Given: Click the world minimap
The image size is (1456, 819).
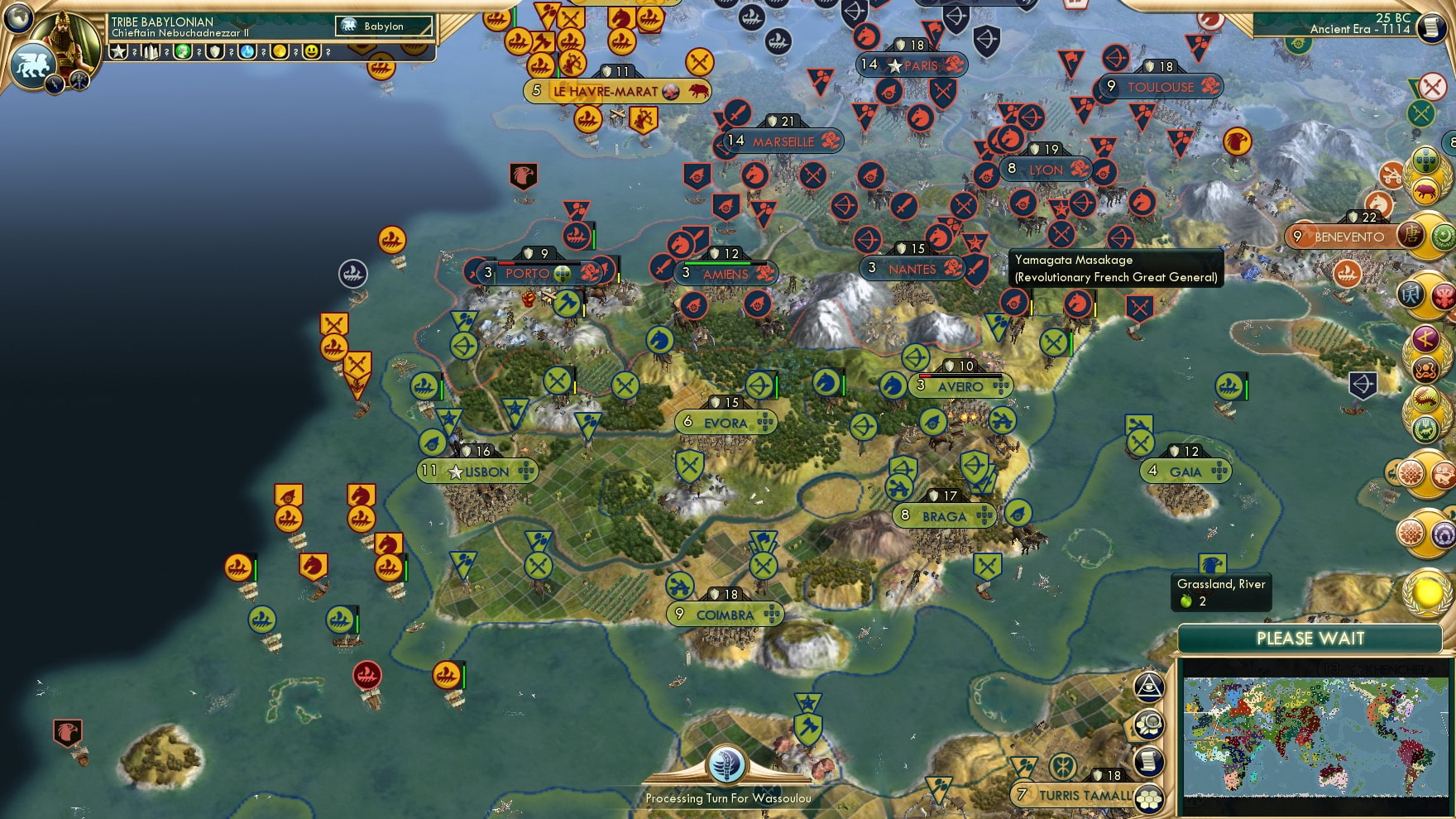Looking at the screenshot, I should 1315,735.
